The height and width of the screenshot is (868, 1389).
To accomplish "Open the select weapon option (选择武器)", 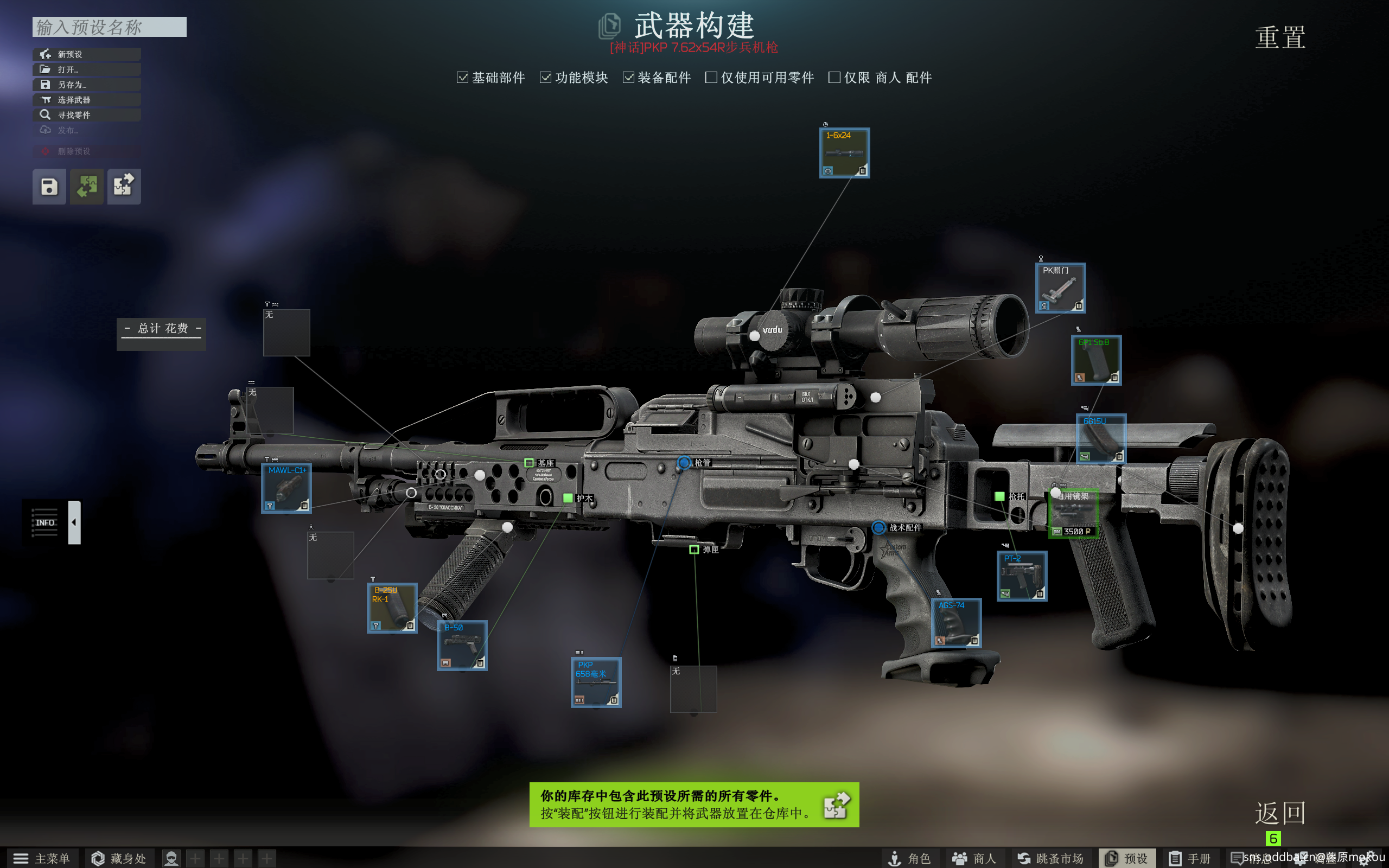I will [86, 100].
